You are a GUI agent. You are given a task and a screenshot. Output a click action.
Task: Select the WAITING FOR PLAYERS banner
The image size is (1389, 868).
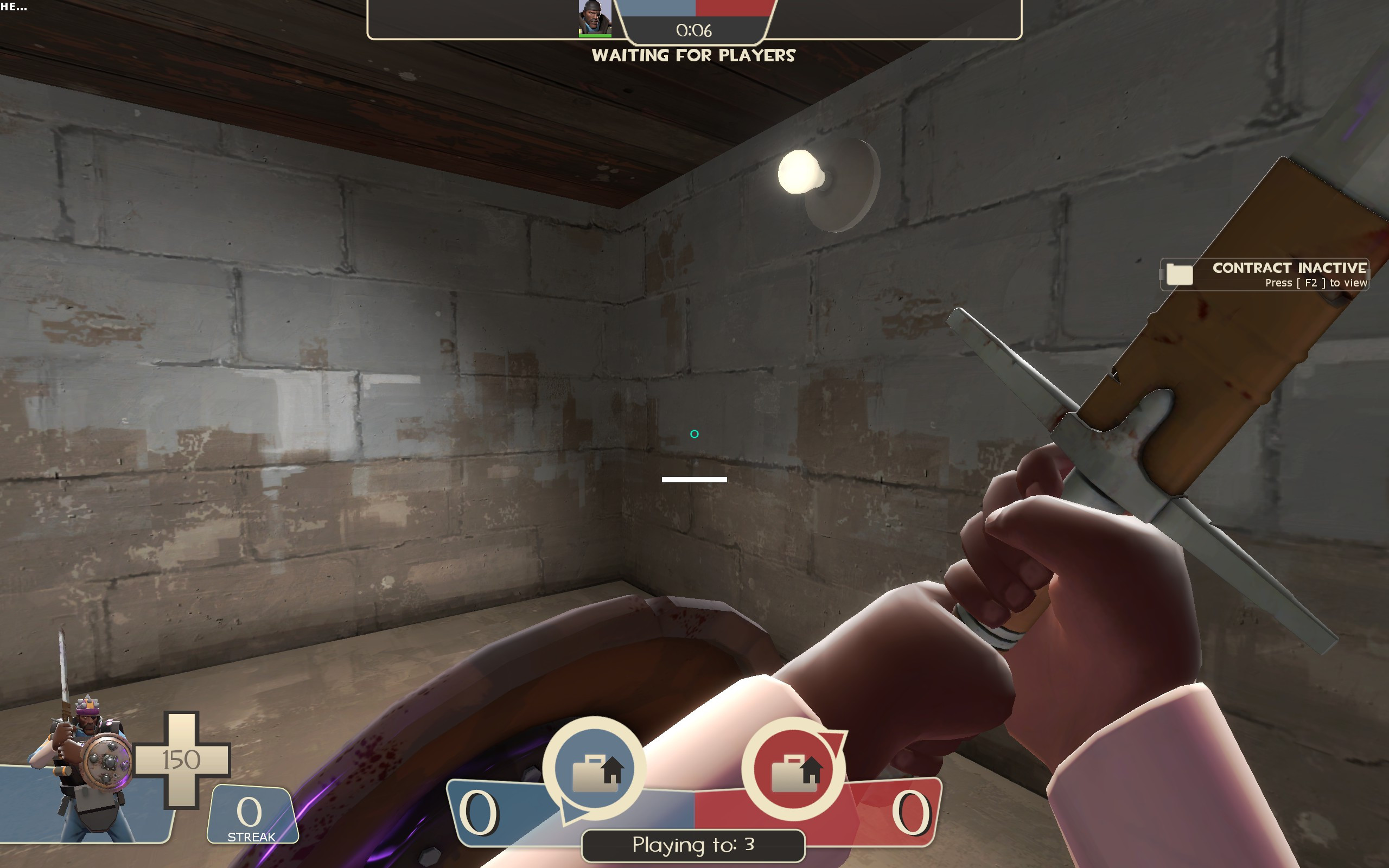tap(694, 56)
